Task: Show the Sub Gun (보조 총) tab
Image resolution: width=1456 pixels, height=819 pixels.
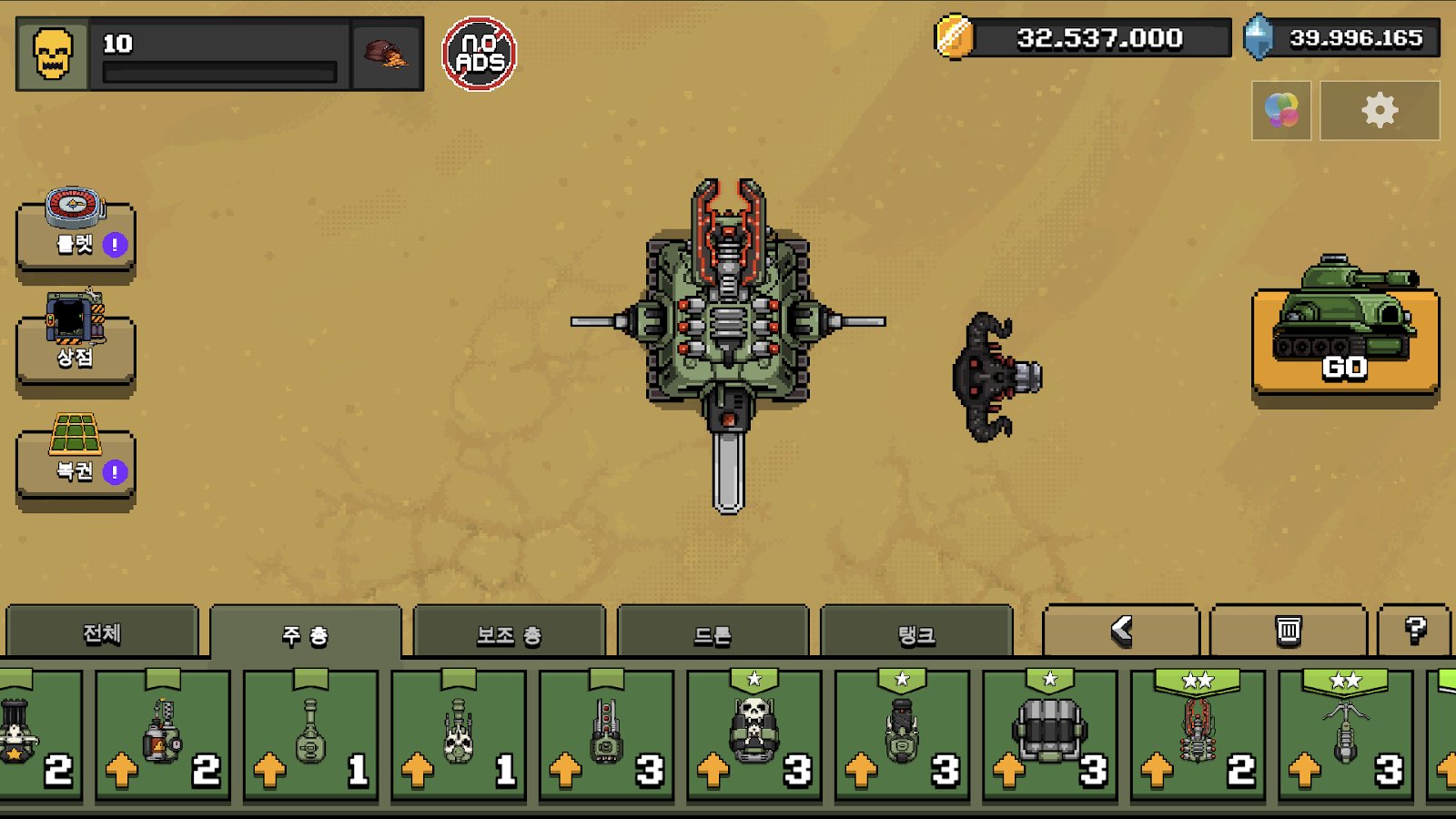Action: coord(509,634)
